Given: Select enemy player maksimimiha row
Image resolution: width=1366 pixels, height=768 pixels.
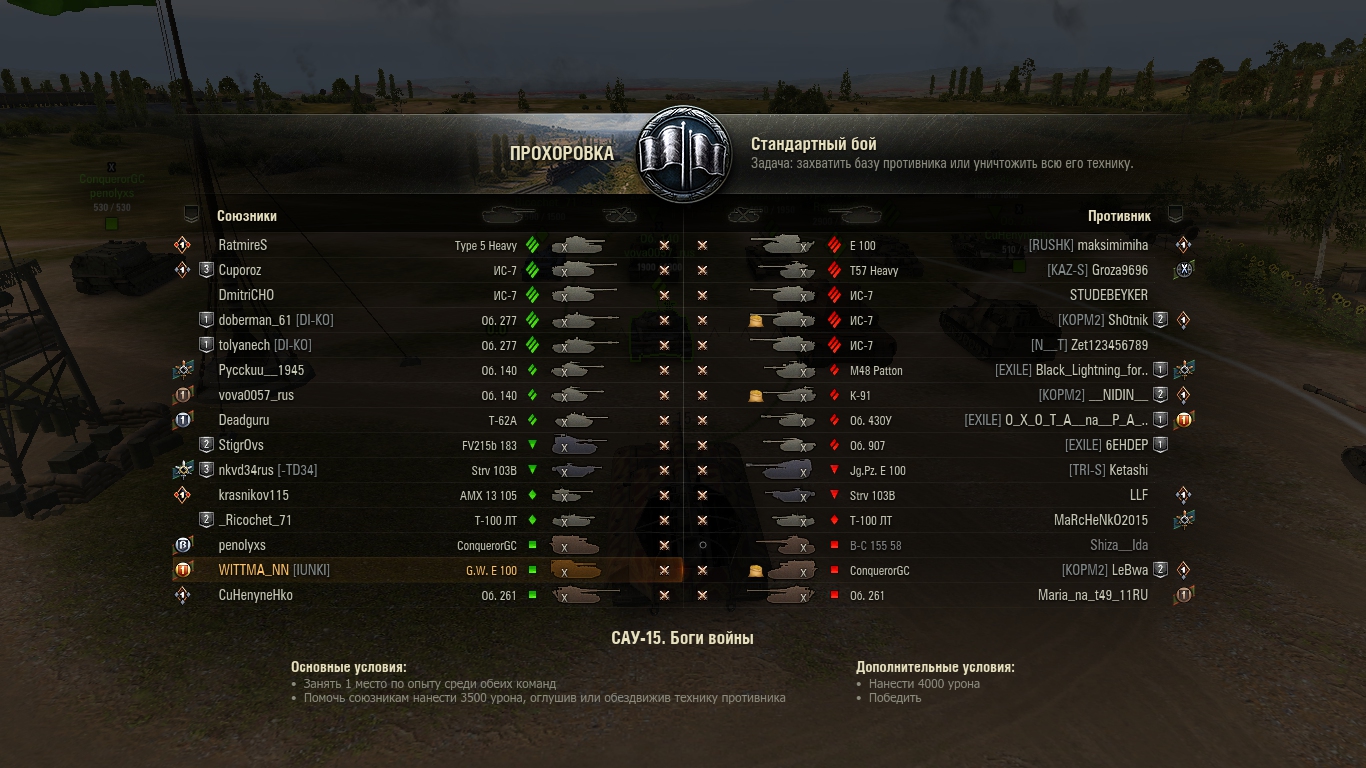Looking at the screenshot, I should coord(1112,245).
